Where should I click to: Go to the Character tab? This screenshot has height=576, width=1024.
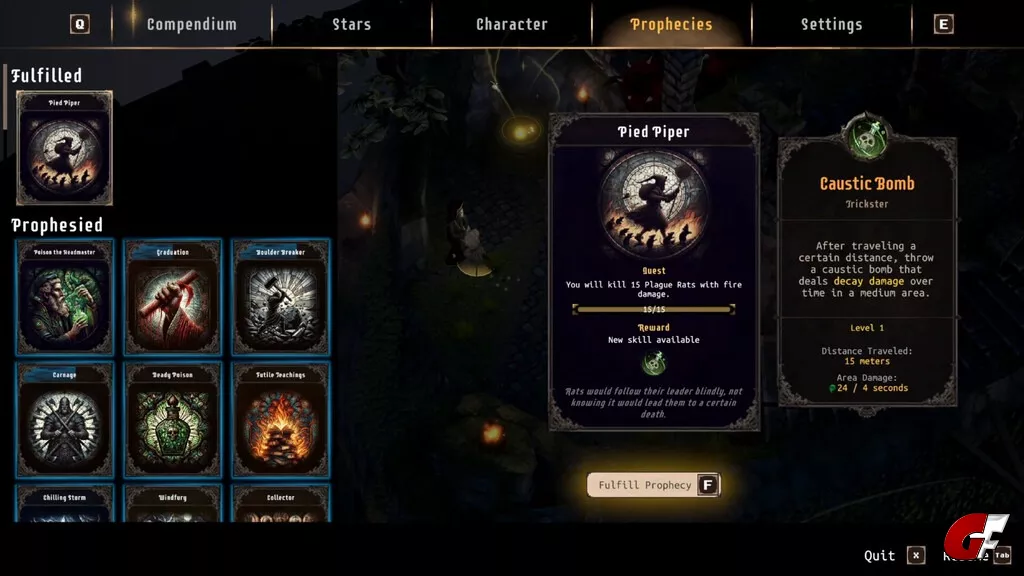[x=511, y=24]
